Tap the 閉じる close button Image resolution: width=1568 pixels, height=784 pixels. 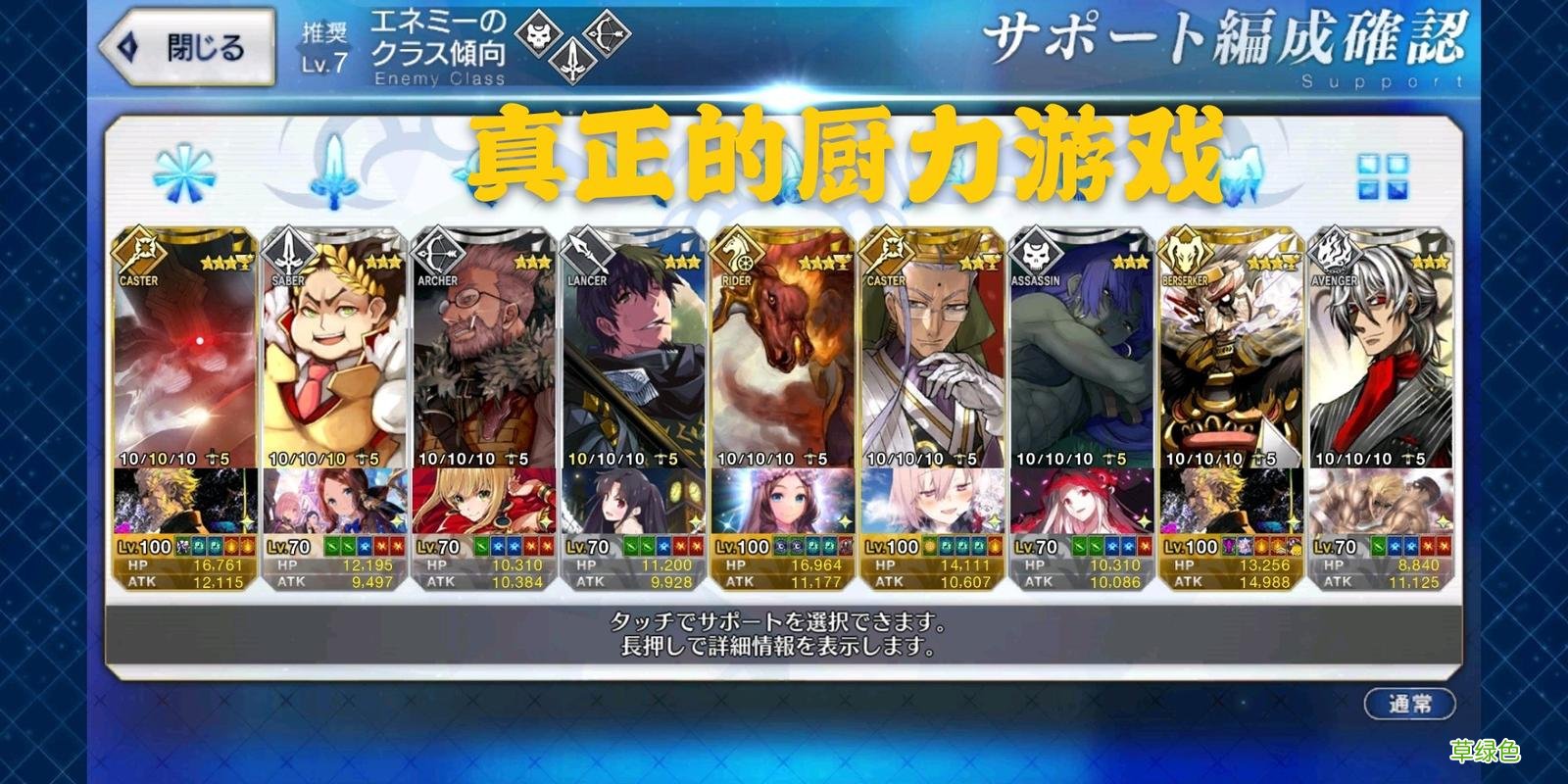188,44
